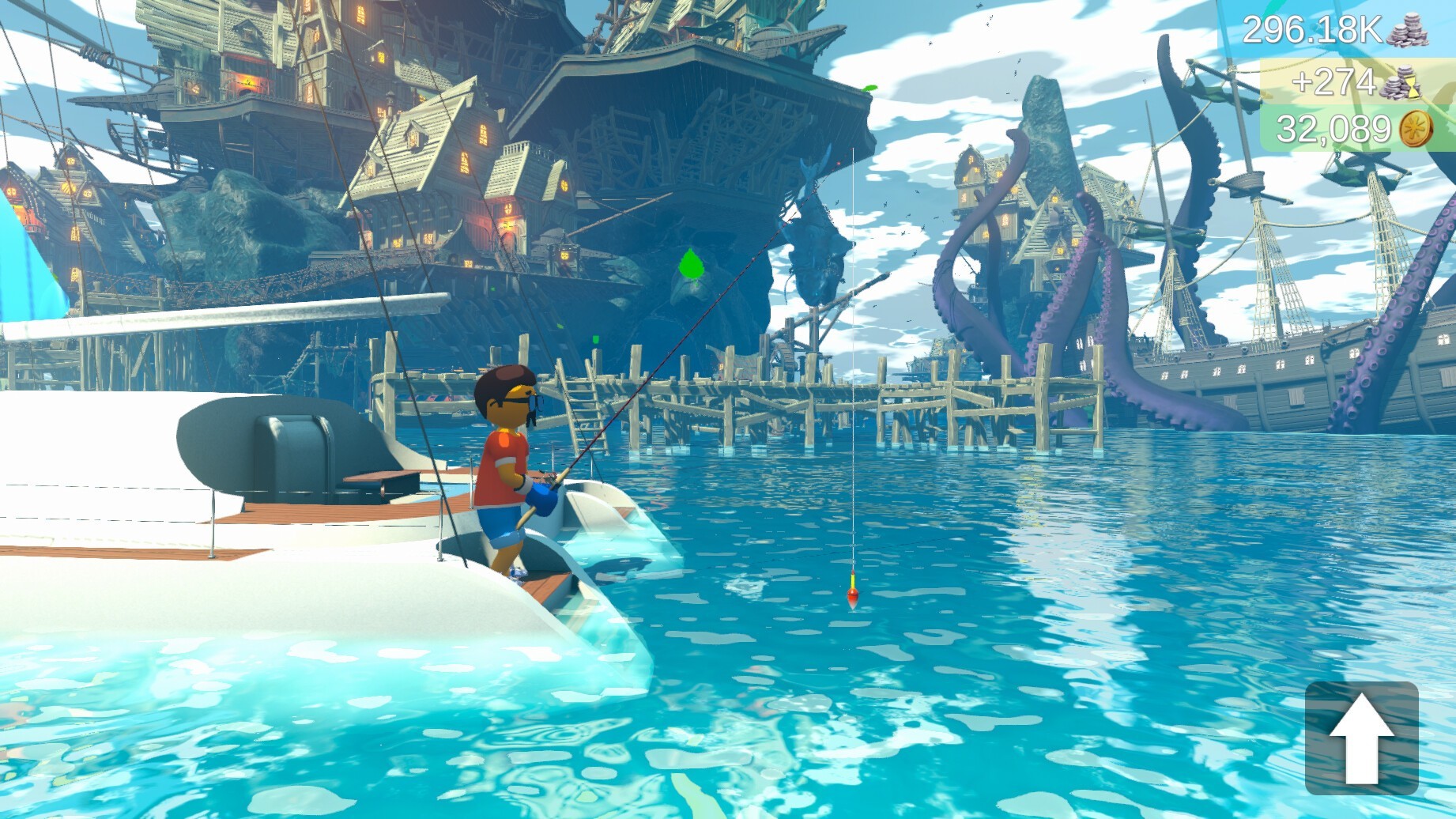The width and height of the screenshot is (1456, 819).
Task: Click the white up arrow button
Action: point(1361,738)
